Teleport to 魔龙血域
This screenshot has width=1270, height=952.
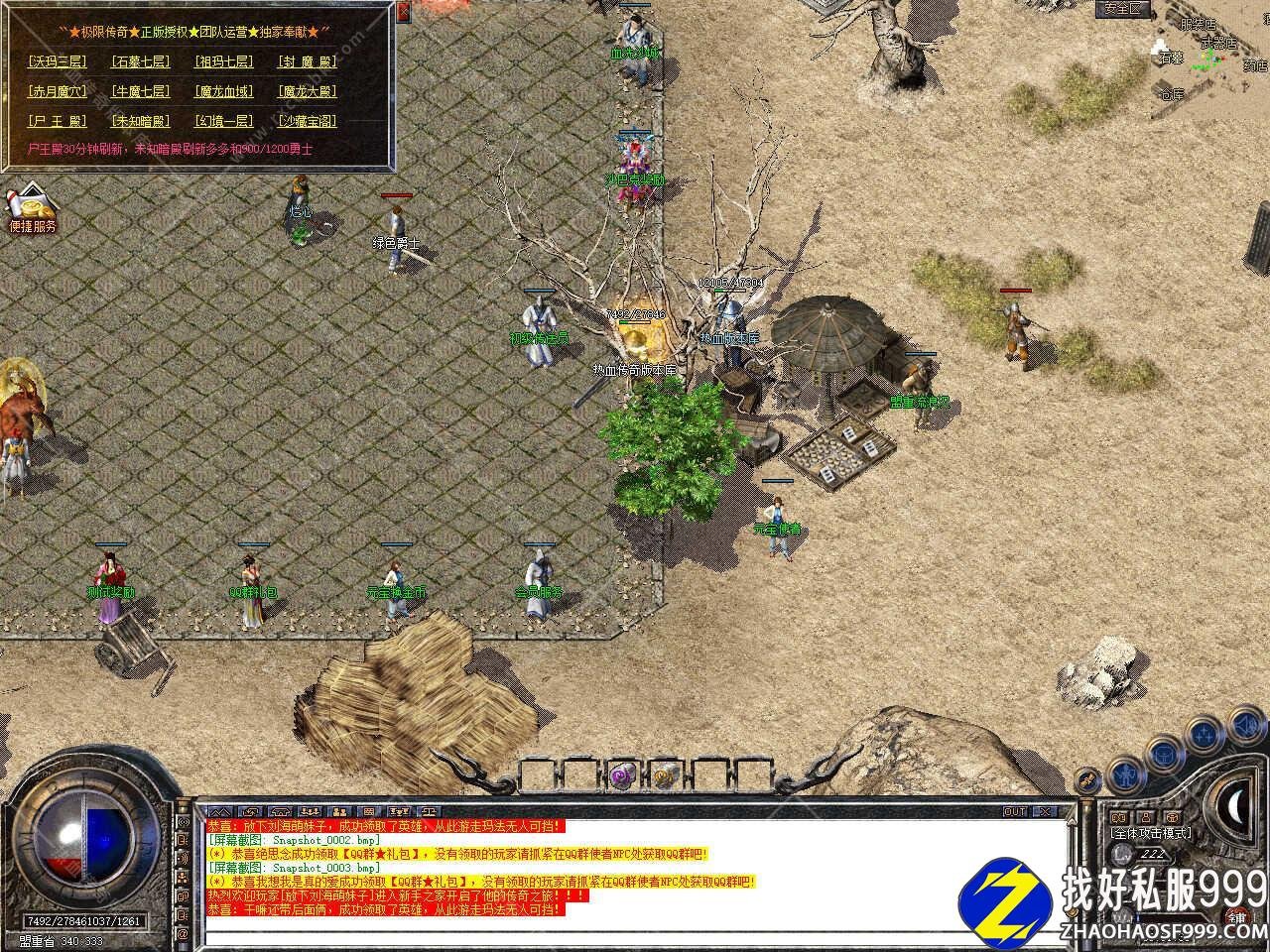[224, 91]
